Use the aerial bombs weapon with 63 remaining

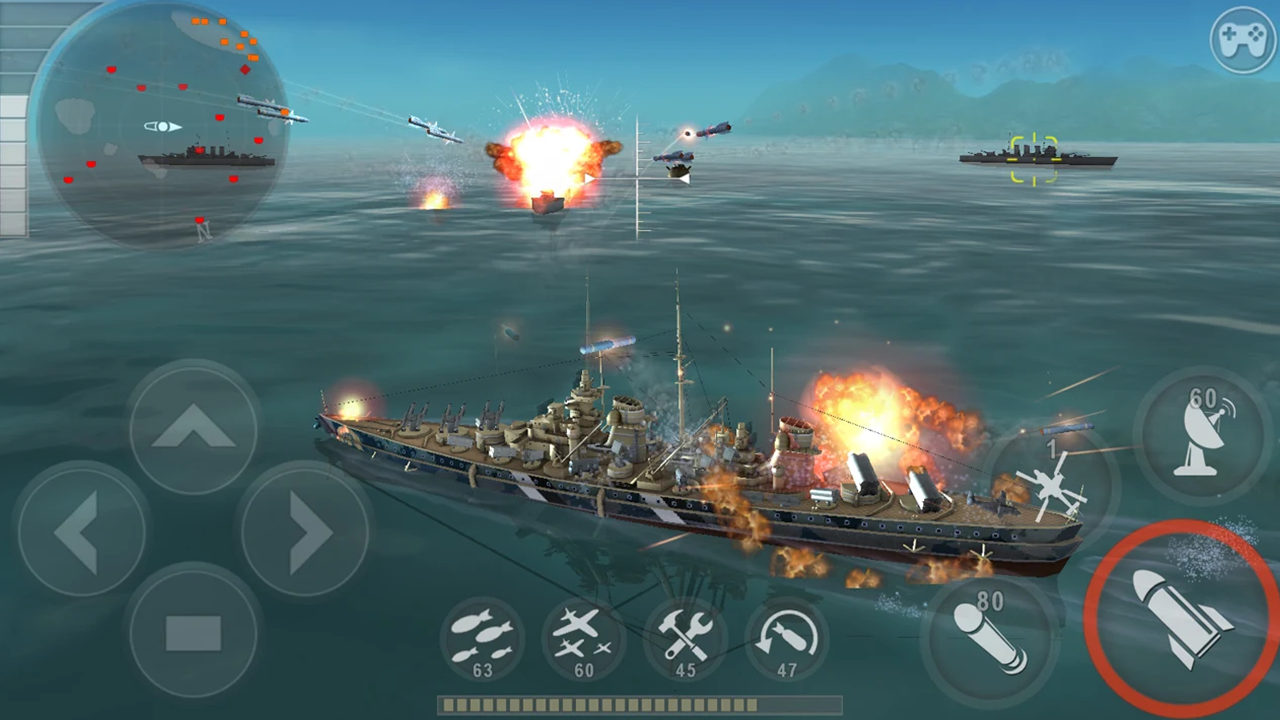pos(483,640)
